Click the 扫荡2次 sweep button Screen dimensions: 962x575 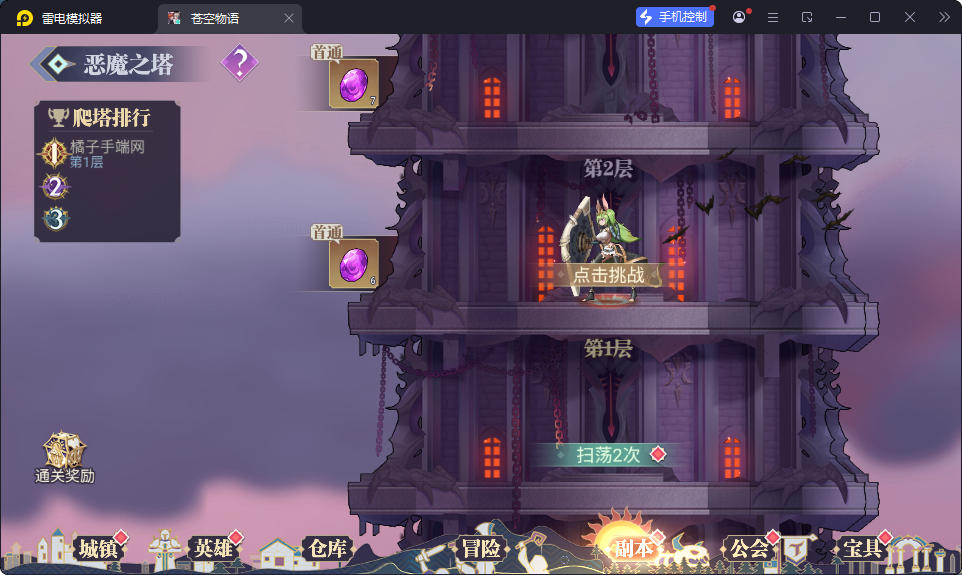click(x=608, y=455)
